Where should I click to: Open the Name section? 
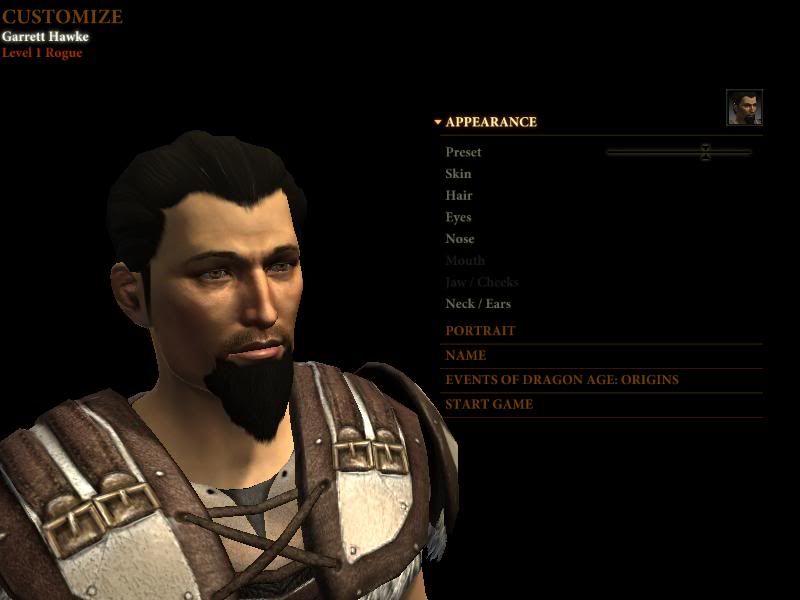coord(466,355)
